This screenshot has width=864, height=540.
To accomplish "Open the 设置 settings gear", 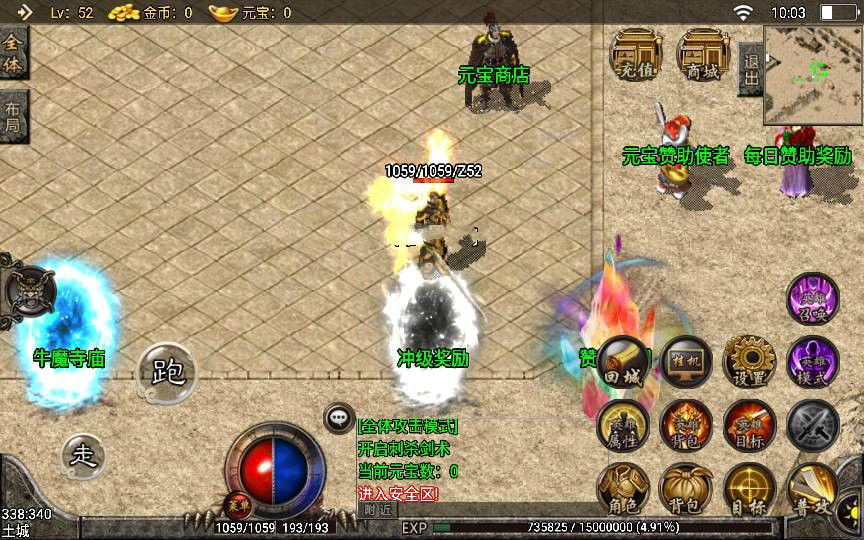I will (x=749, y=364).
